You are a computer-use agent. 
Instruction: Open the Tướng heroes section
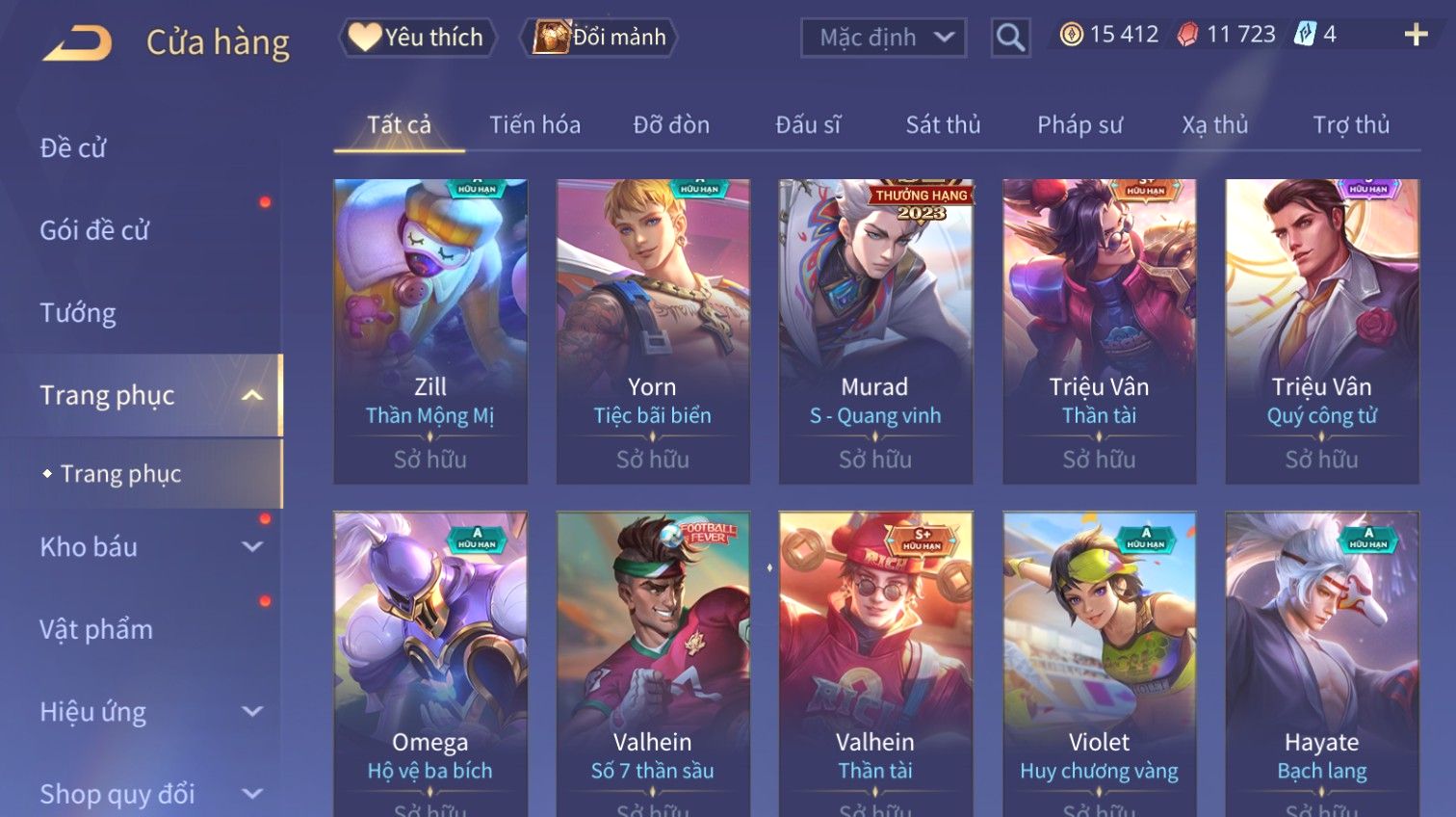coord(78,313)
